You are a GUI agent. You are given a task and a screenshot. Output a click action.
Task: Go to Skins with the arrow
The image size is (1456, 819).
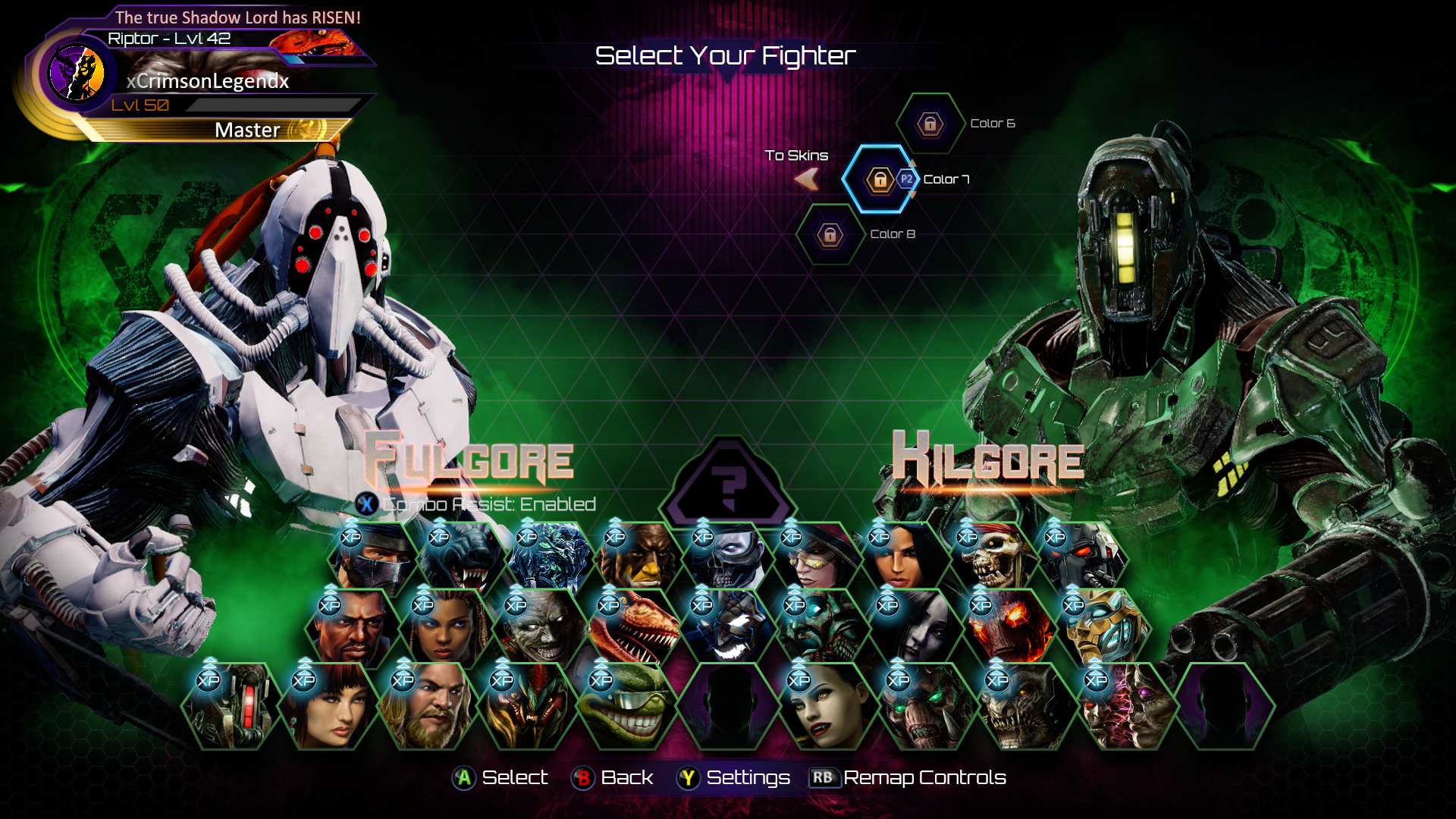806,179
